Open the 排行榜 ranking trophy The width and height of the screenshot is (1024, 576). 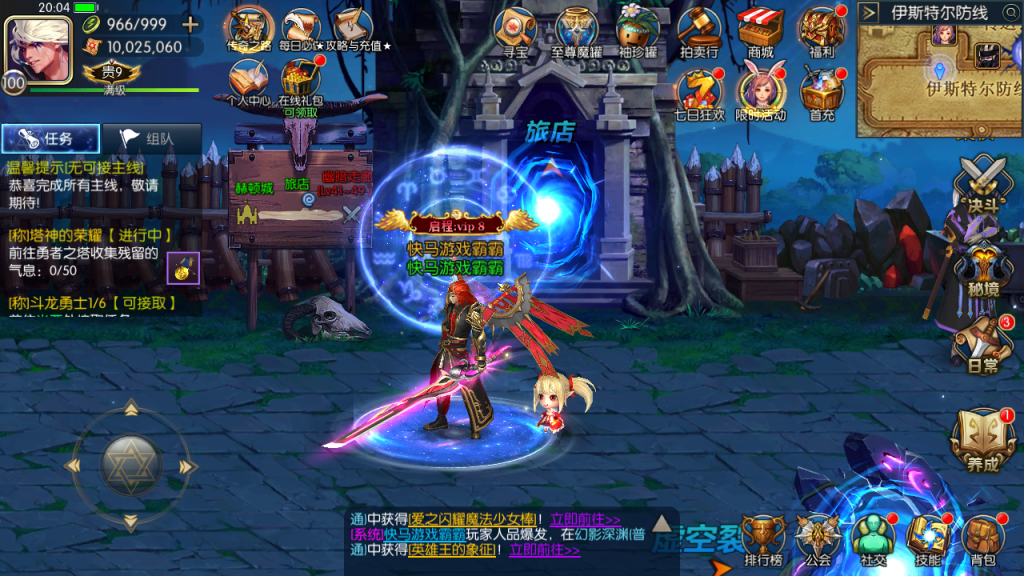point(763,541)
